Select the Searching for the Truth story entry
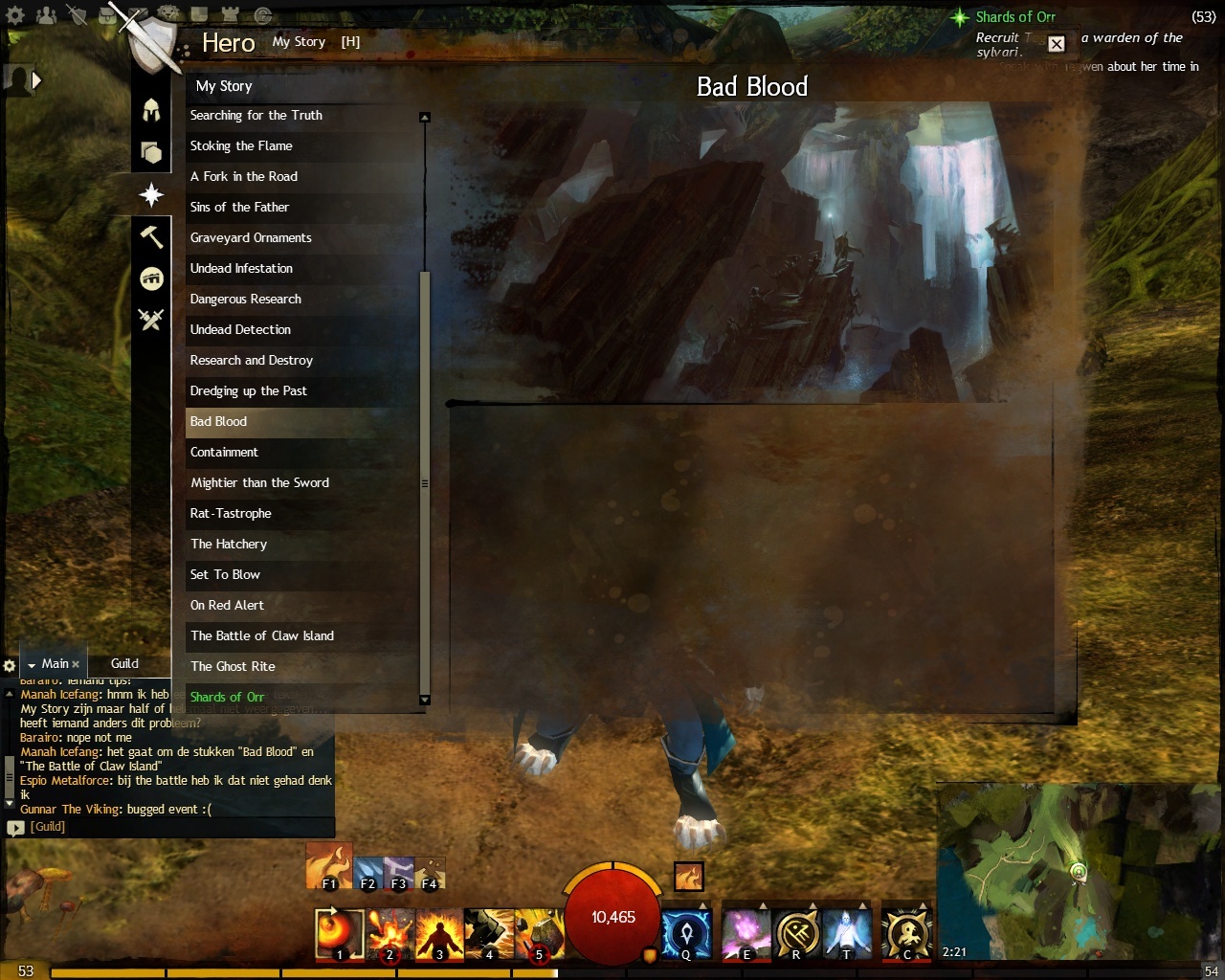This screenshot has height=980, width=1225. (256, 116)
